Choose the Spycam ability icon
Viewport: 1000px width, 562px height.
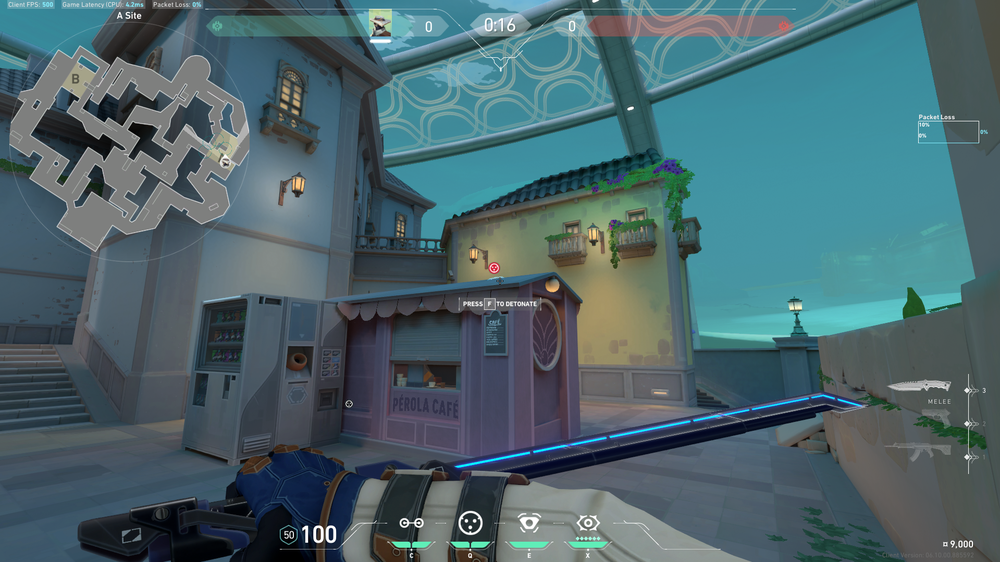pyautogui.click(x=528, y=522)
